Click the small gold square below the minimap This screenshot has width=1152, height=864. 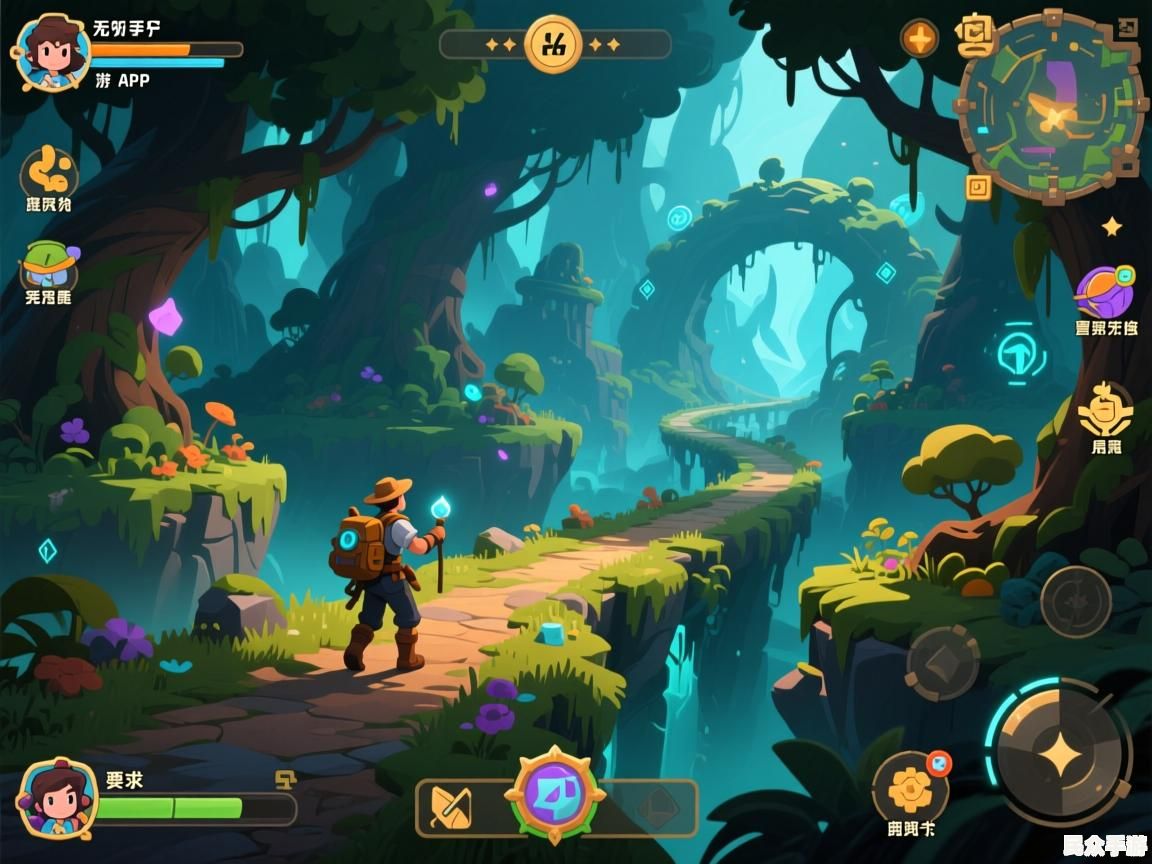coord(977,185)
